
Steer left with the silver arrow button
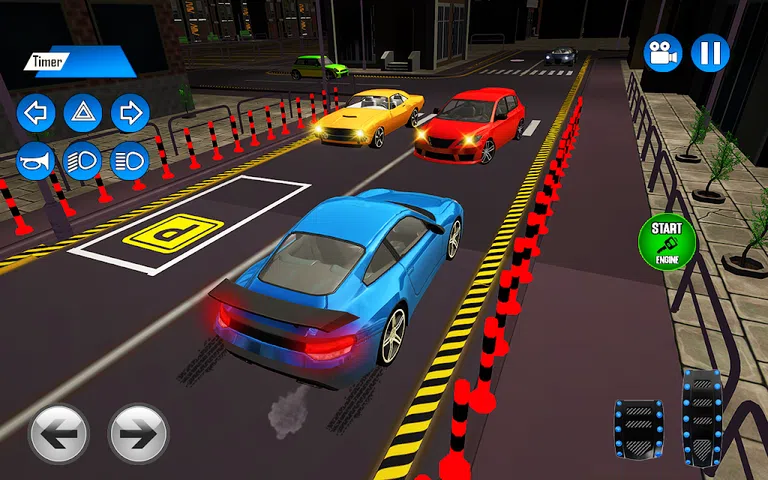click(59, 433)
